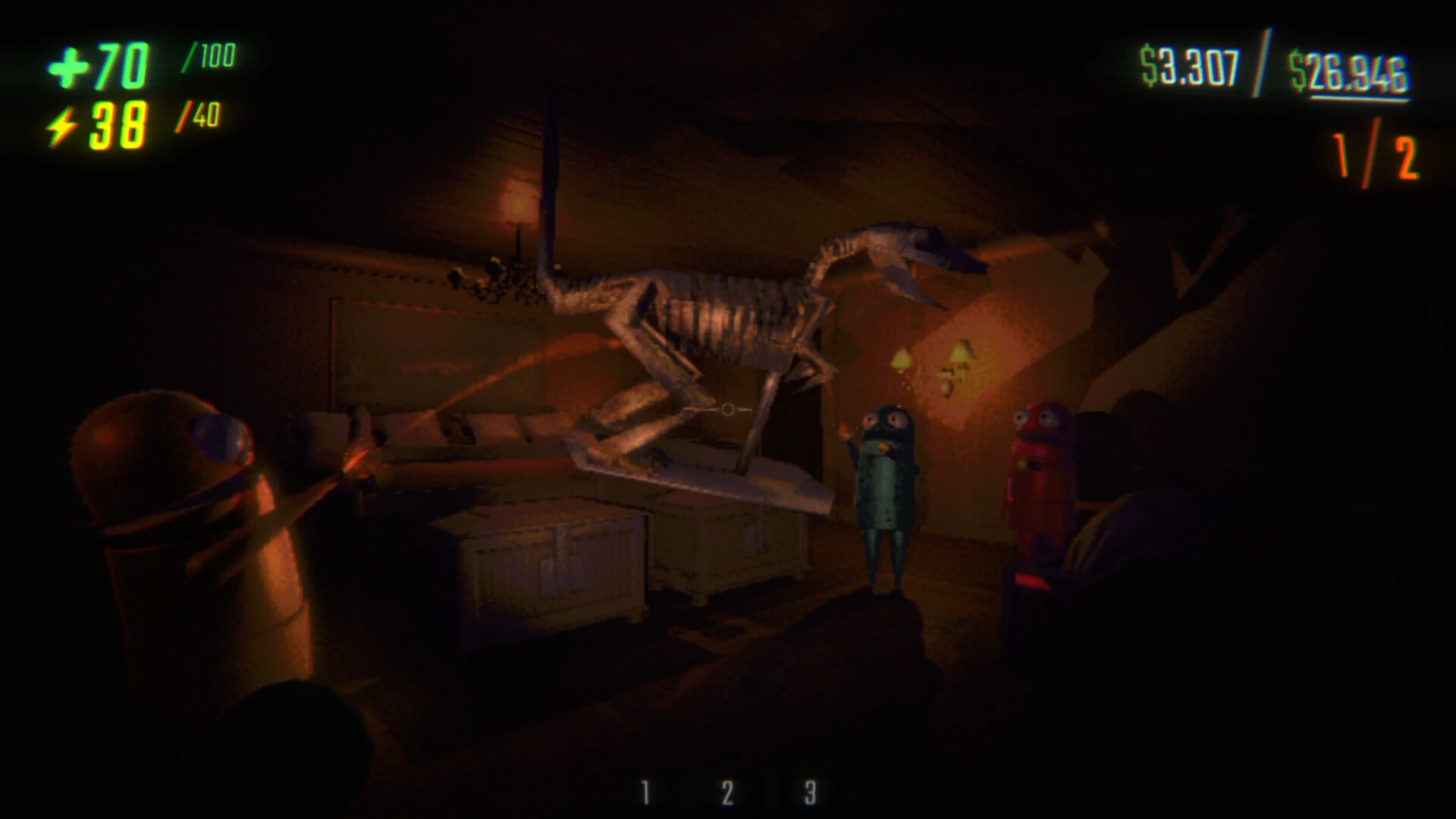Click the crosshair reticle at screen center
Viewport: 1456px width, 819px height.
click(726, 409)
